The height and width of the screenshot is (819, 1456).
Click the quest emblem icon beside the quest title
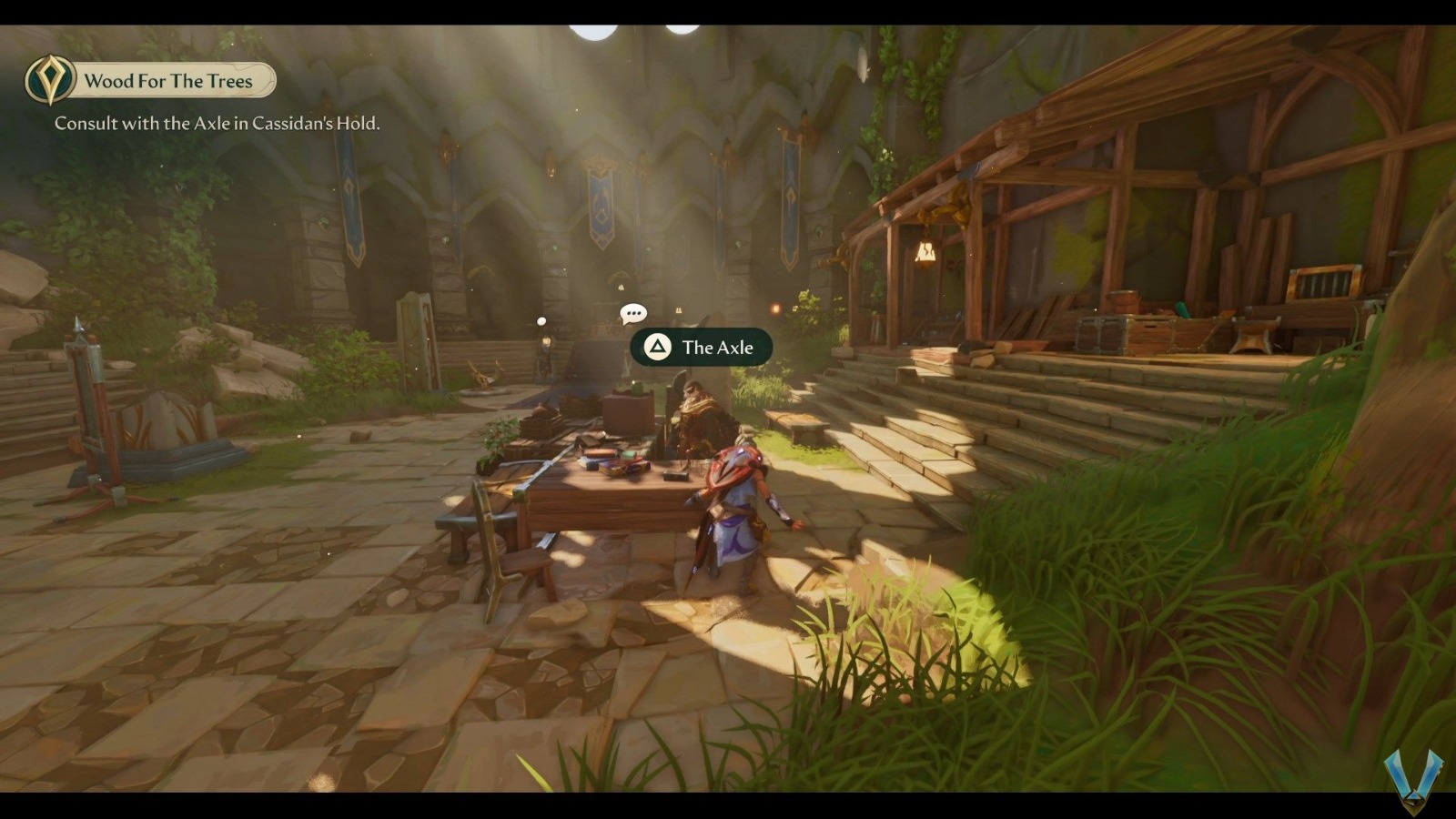[x=50, y=81]
